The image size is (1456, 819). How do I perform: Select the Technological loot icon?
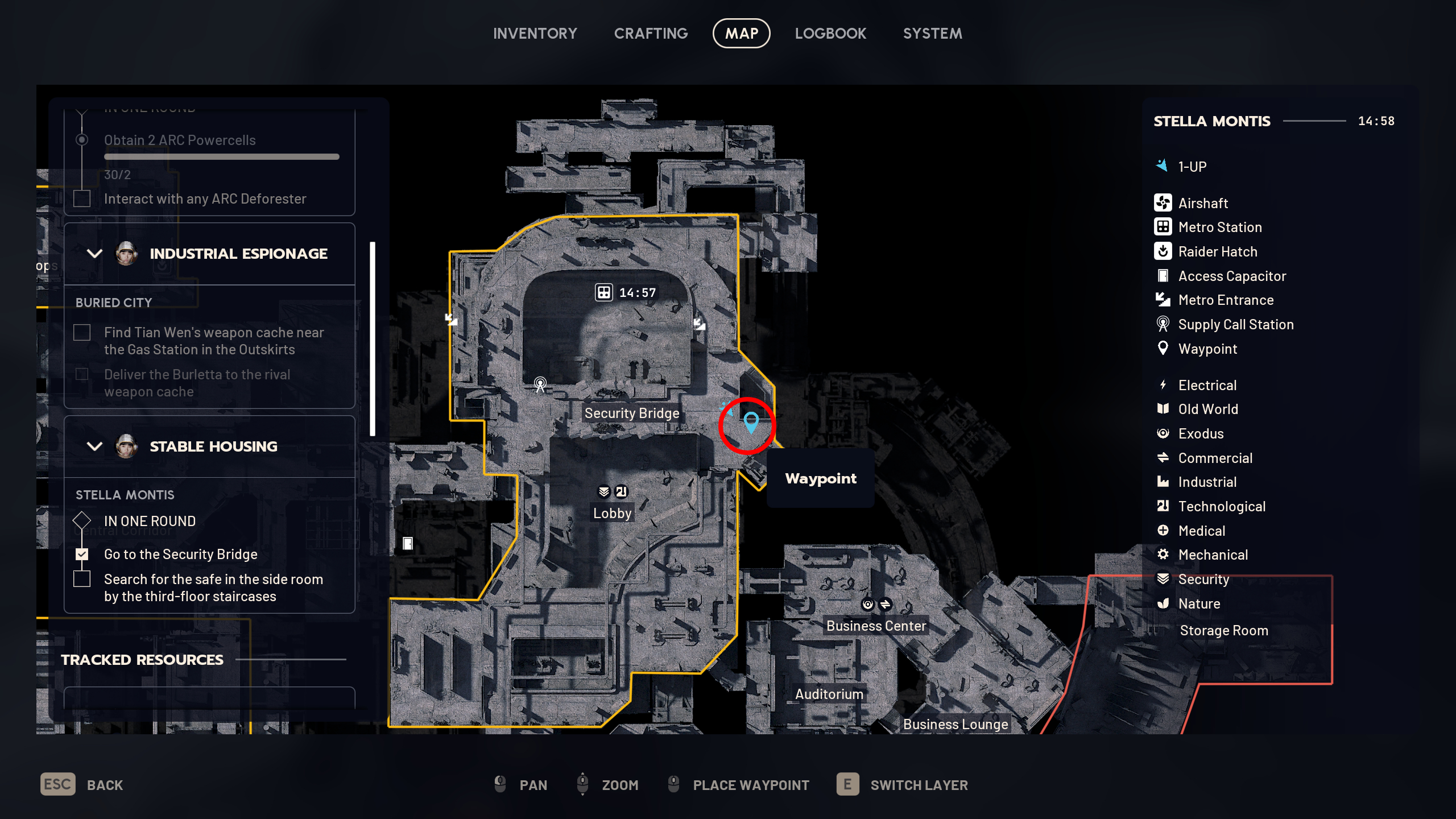tap(1164, 506)
